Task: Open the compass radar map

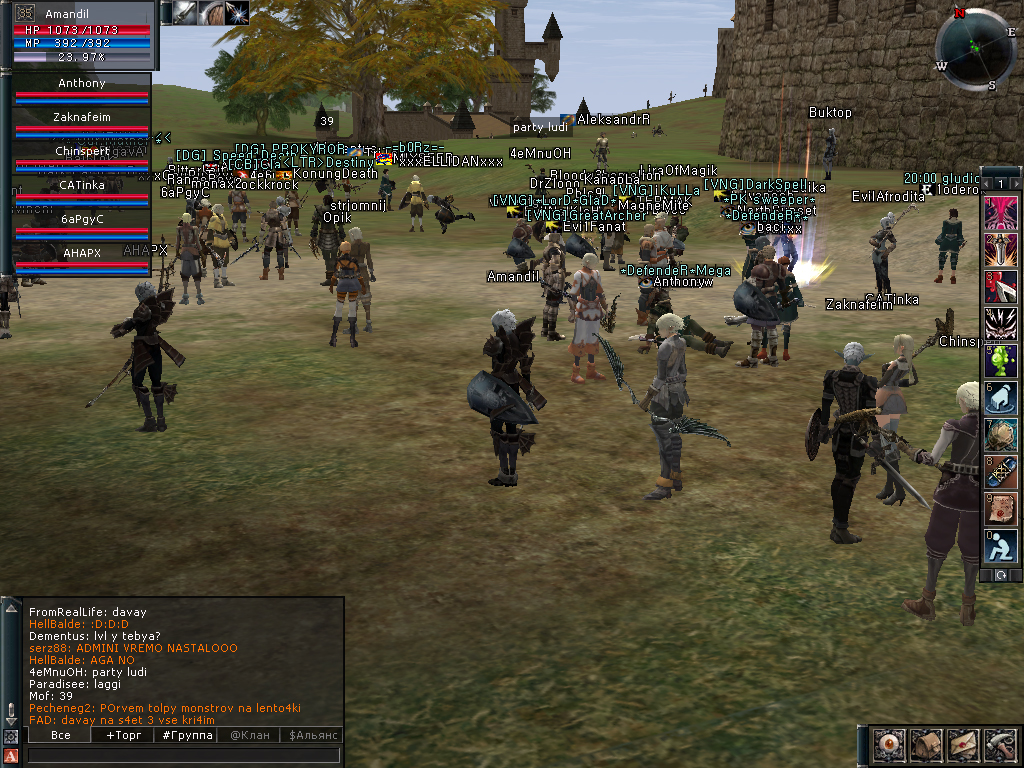Action: [x=974, y=50]
